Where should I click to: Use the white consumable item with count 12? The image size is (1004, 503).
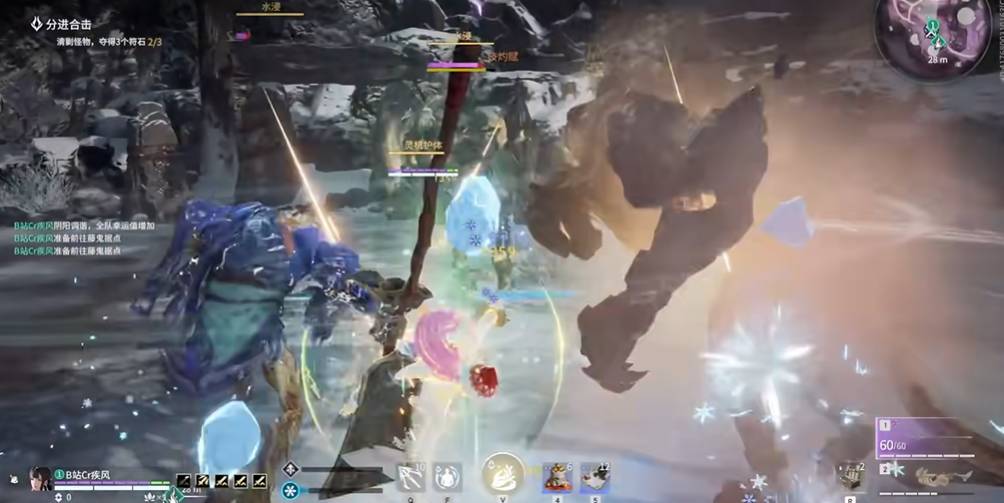coord(595,478)
